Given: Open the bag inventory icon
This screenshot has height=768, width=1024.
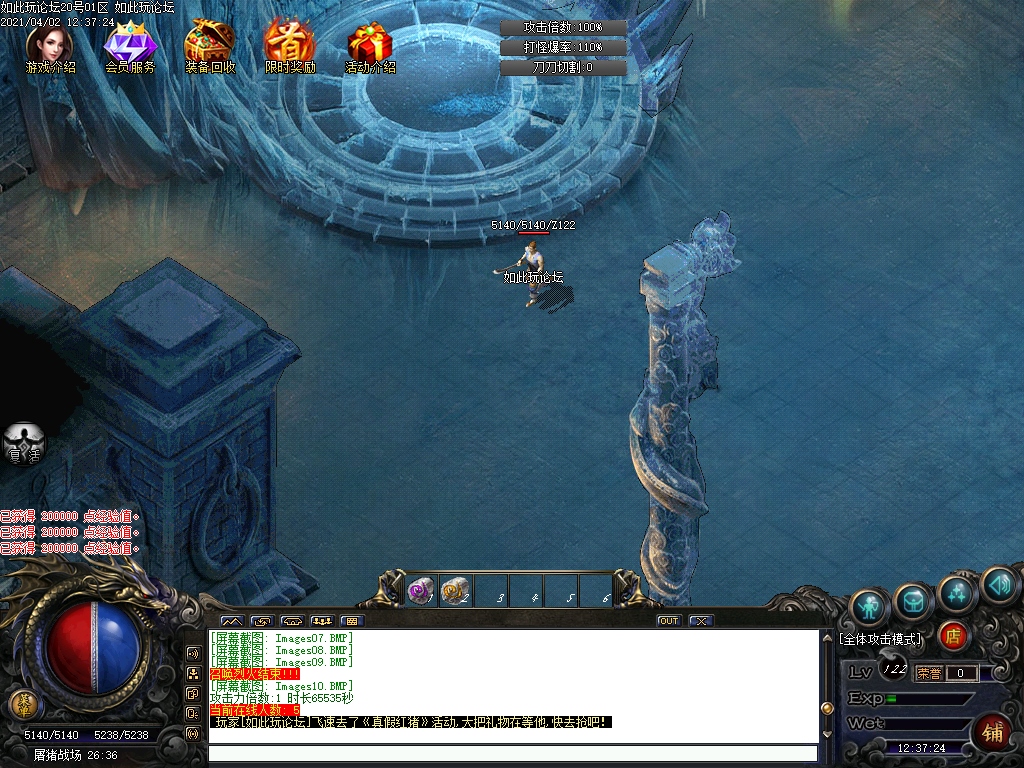Looking at the screenshot, I should coord(914,599).
